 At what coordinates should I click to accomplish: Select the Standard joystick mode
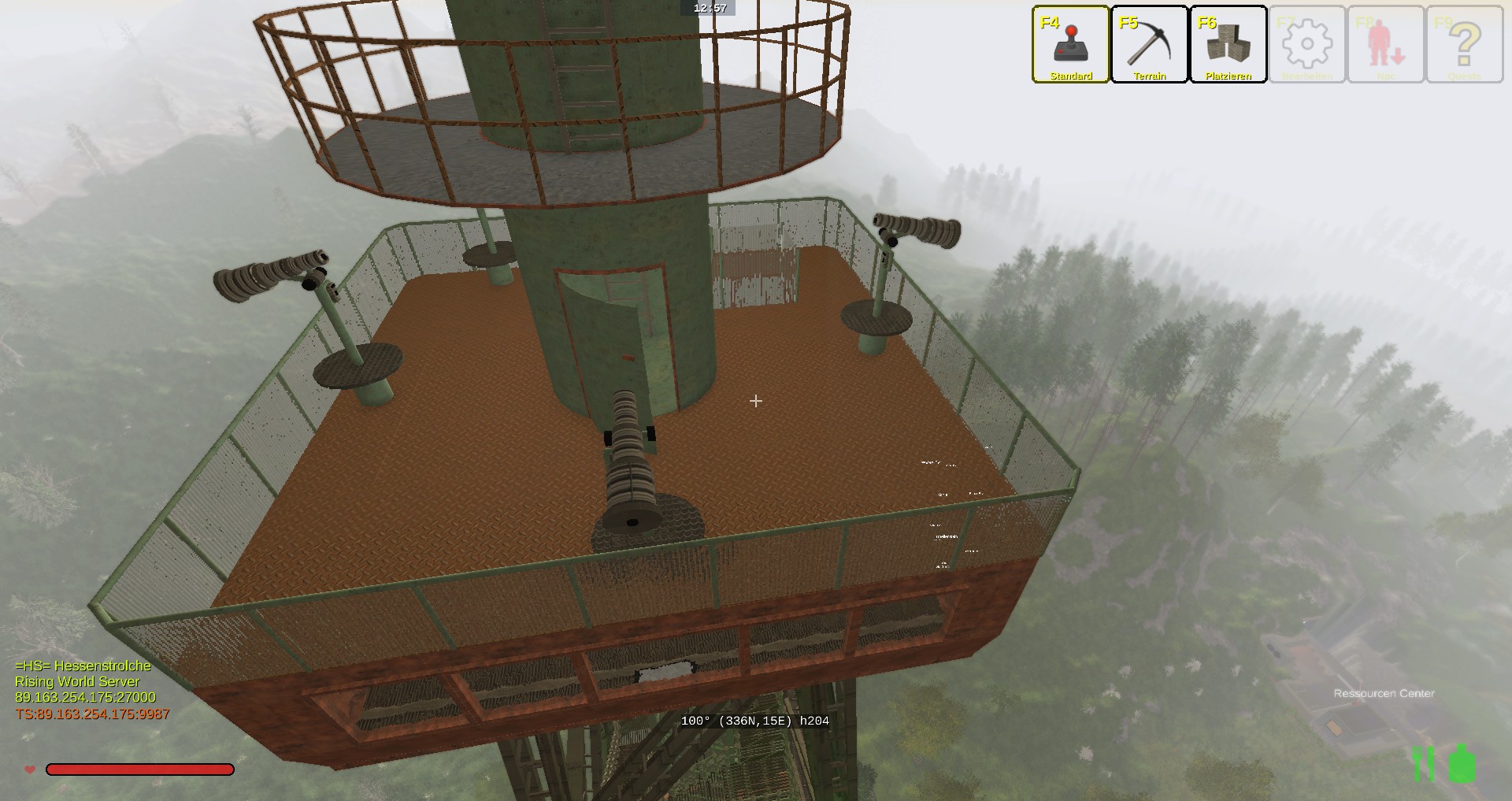tap(1070, 44)
